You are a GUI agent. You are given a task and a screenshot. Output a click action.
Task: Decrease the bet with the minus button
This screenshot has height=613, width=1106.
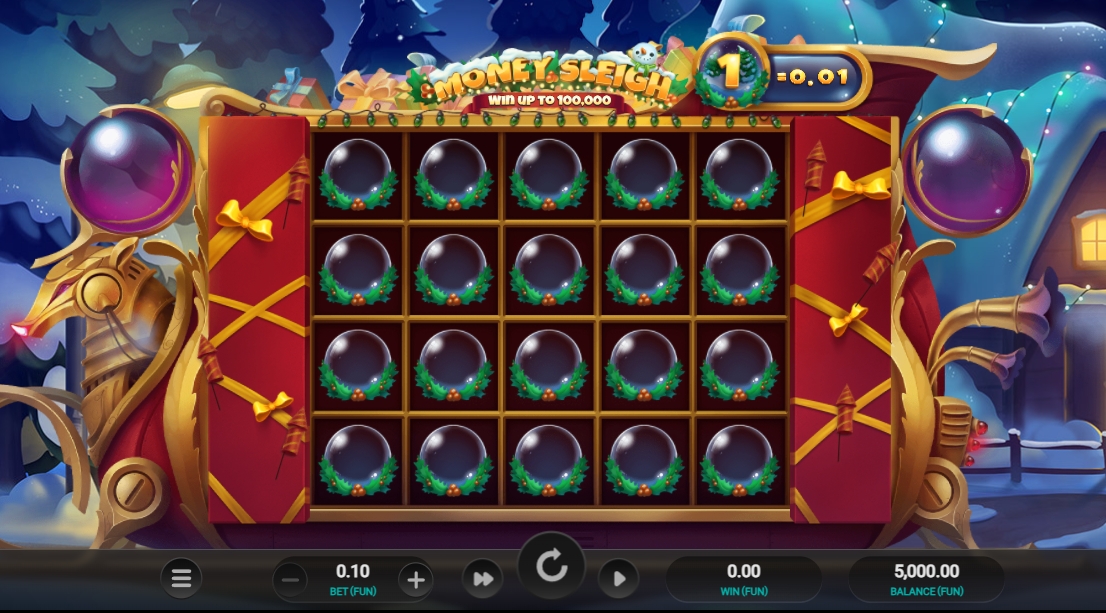tap(290, 579)
